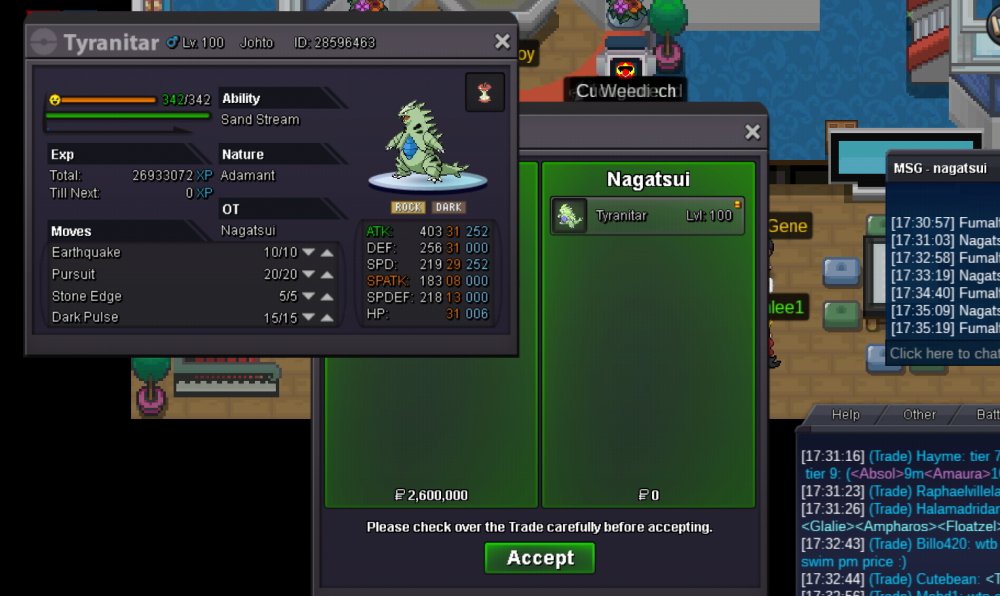Switch to the Help chat tab
1000x596 pixels.
point(846,414)
